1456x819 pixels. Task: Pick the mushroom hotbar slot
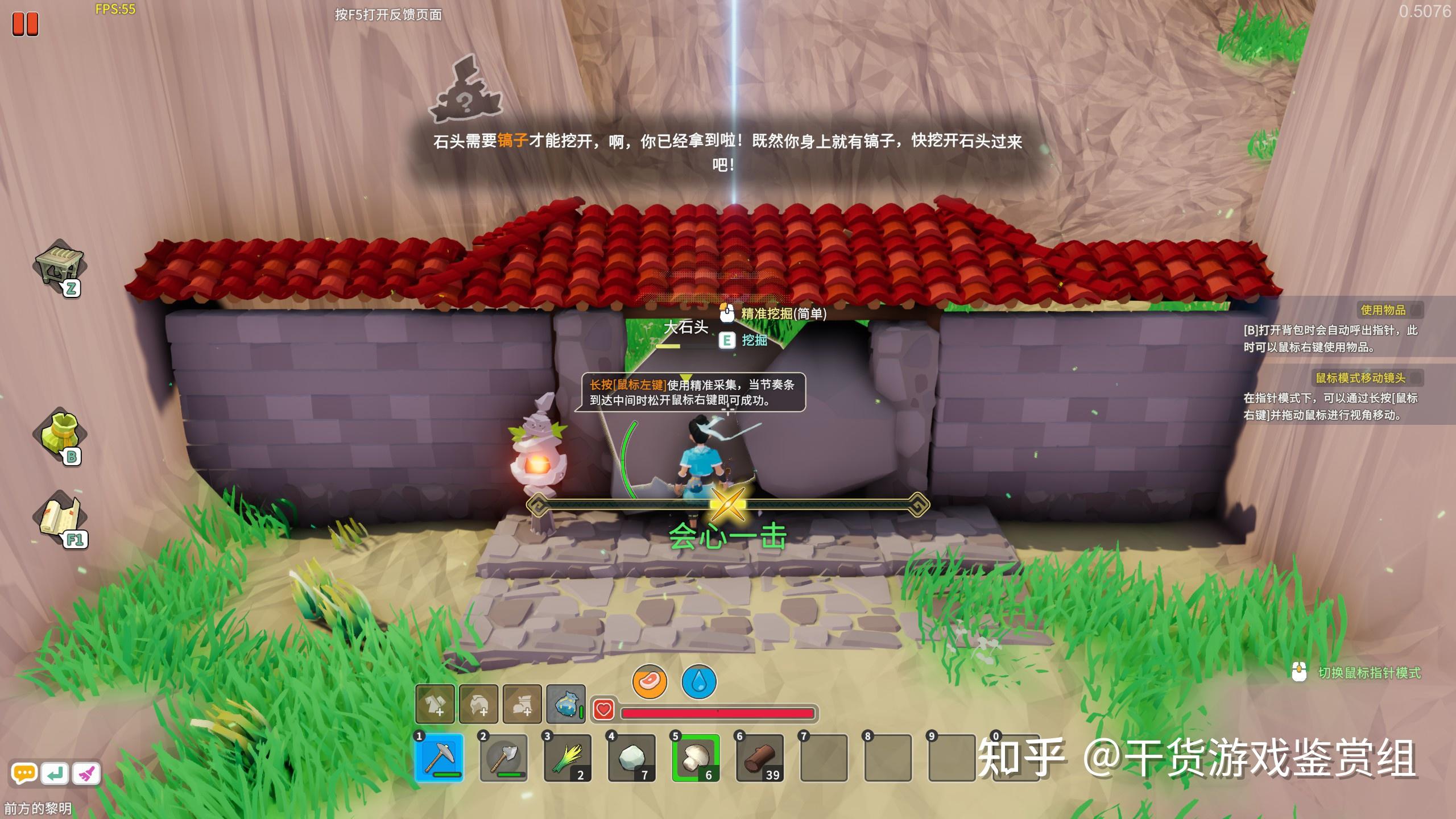[x=695, y=758]
